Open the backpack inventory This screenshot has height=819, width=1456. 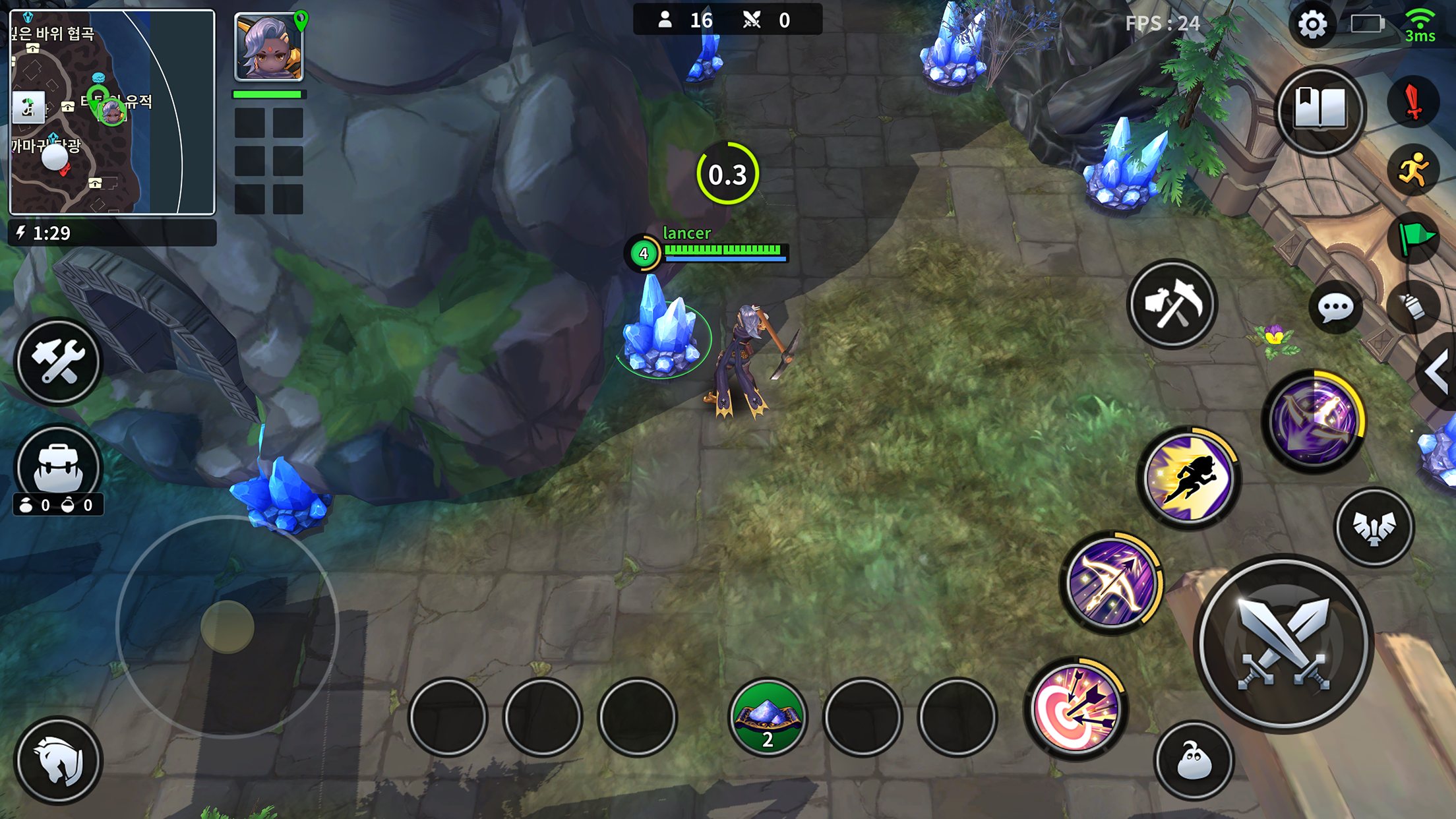pos(58,466)
